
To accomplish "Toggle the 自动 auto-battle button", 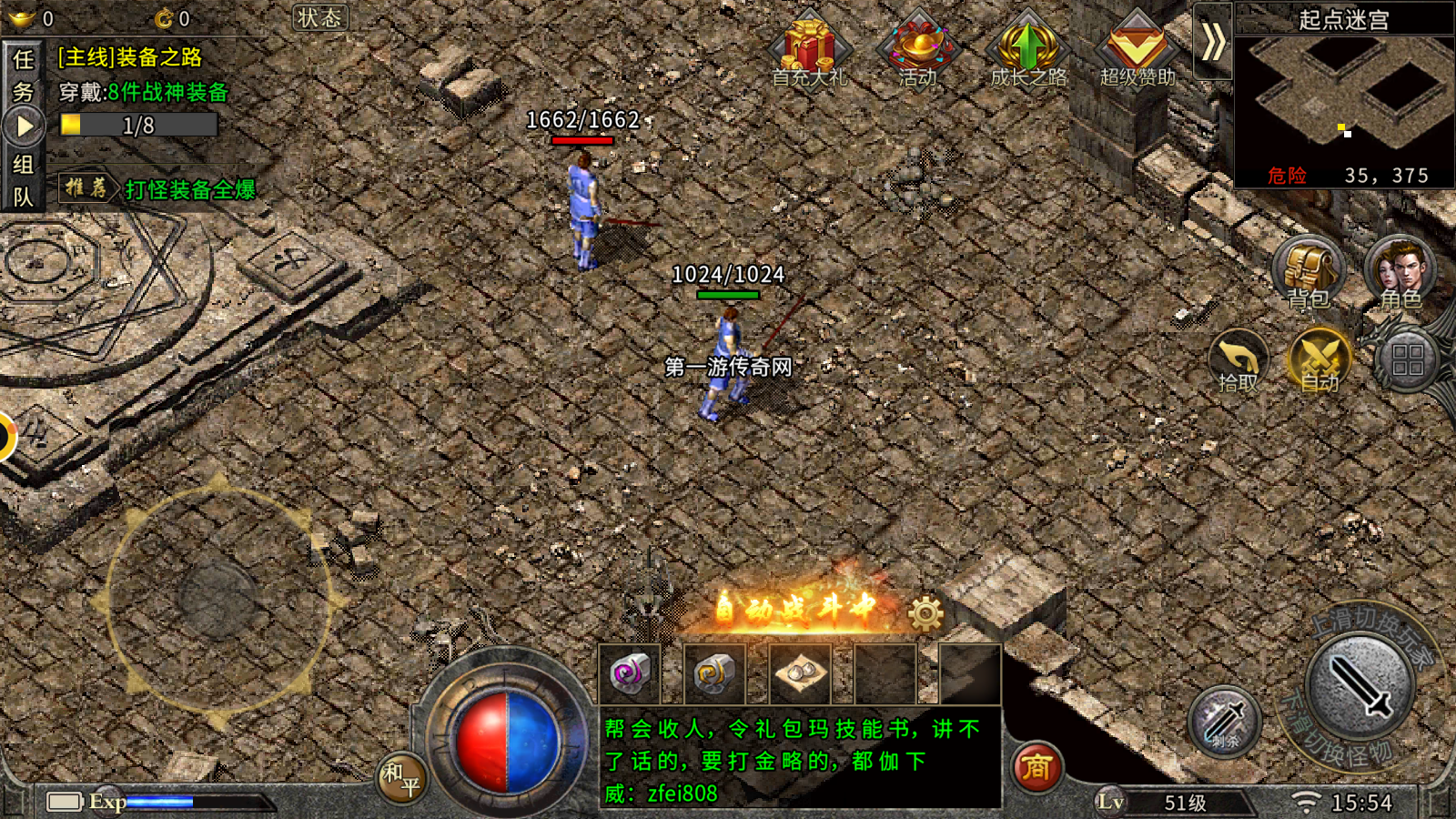I will 1319,359.
